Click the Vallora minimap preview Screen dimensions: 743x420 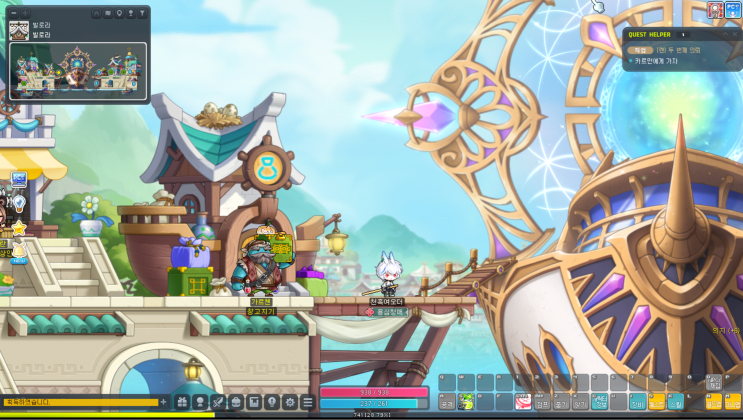78,69
